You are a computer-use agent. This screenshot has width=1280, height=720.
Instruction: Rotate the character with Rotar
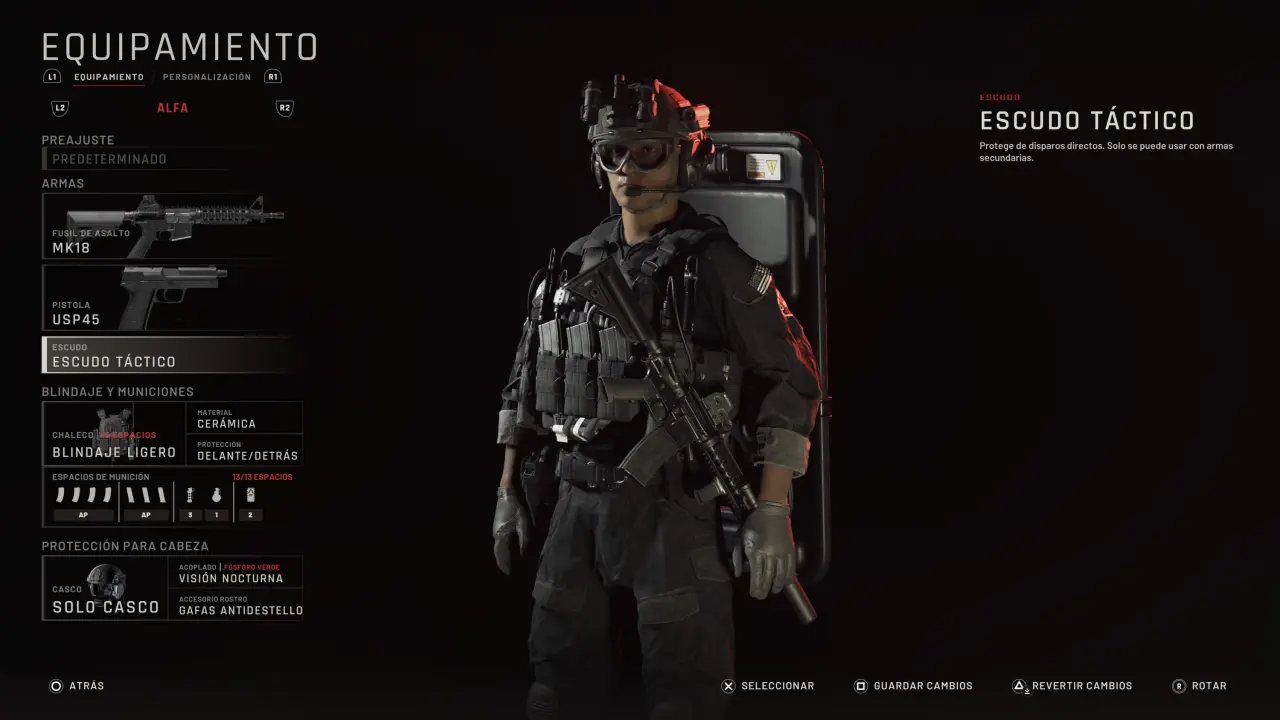tap(1199, 686)
